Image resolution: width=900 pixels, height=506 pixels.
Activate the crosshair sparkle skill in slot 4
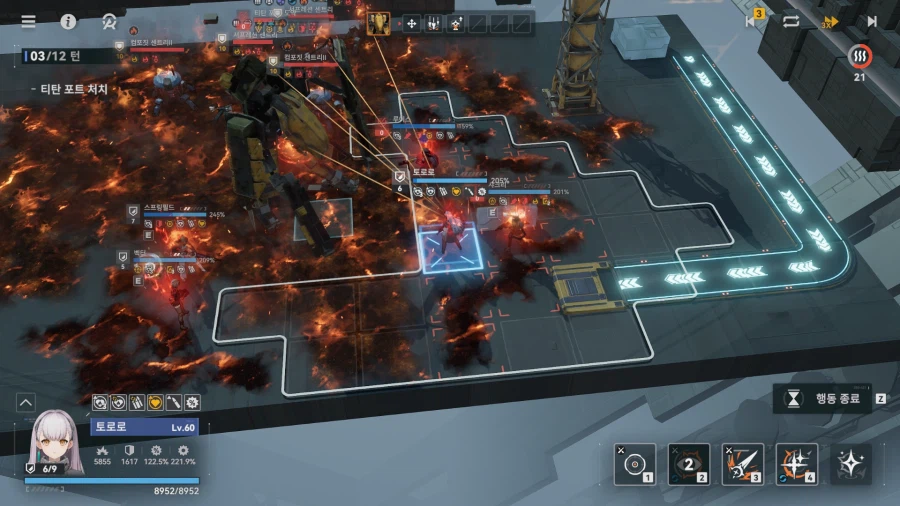coord(796,463)
